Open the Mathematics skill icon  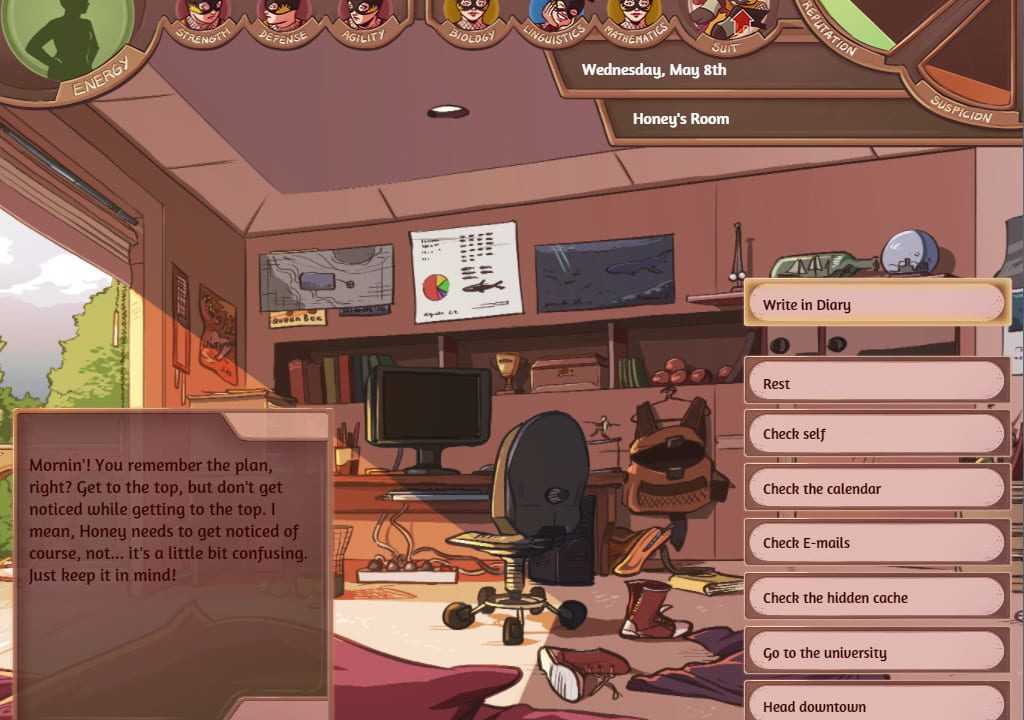[635, 14]
